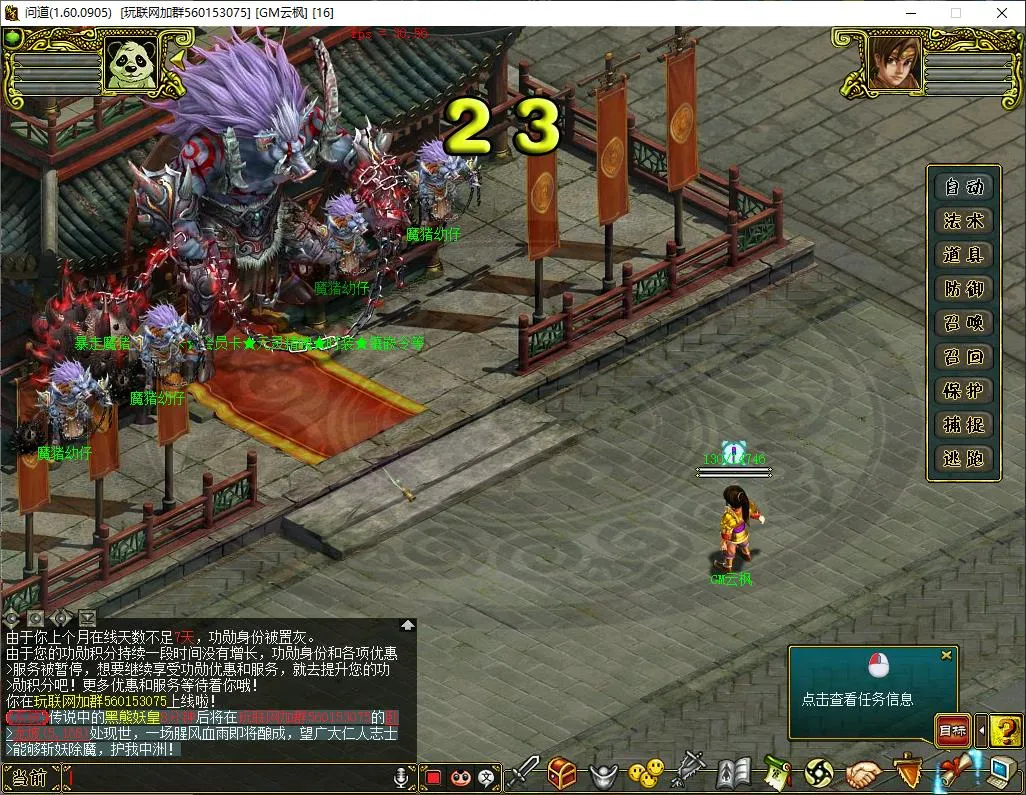This screenshot has width=1026, height=795.
Task: Choose the 防御 defend command
Action: 963,289
